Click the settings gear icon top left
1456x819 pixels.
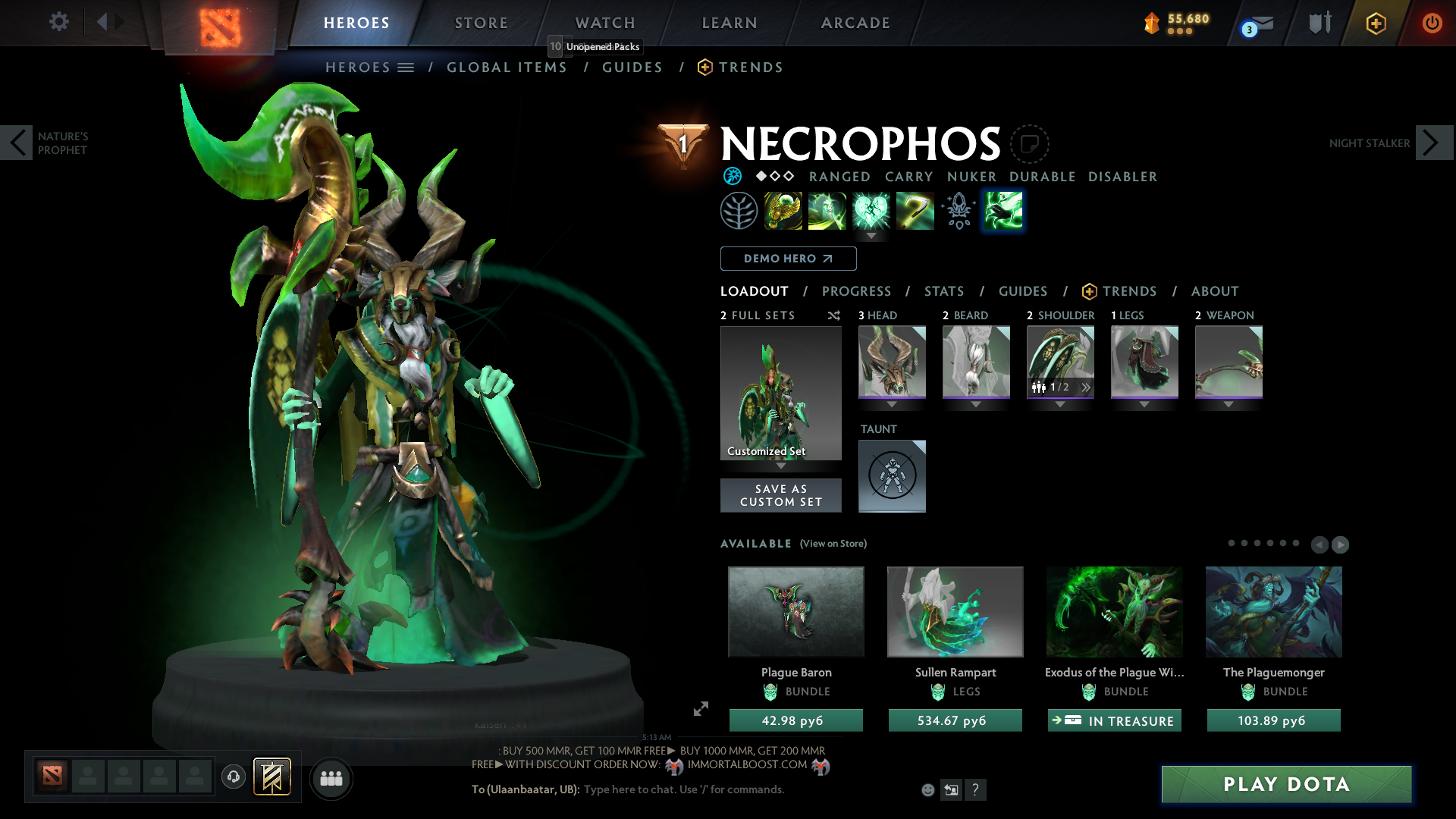(59, 22)
